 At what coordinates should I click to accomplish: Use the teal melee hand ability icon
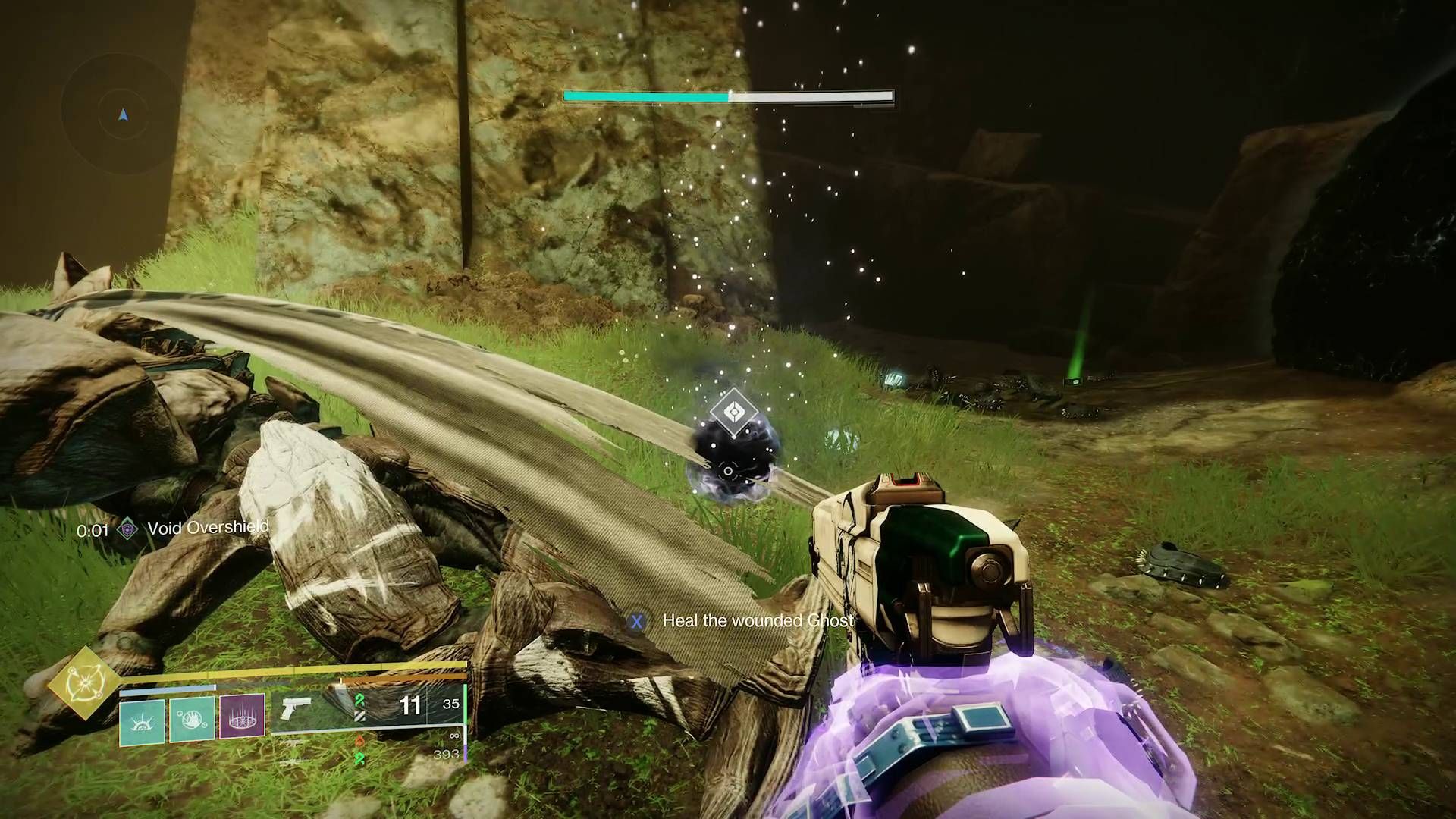point(192,718)
